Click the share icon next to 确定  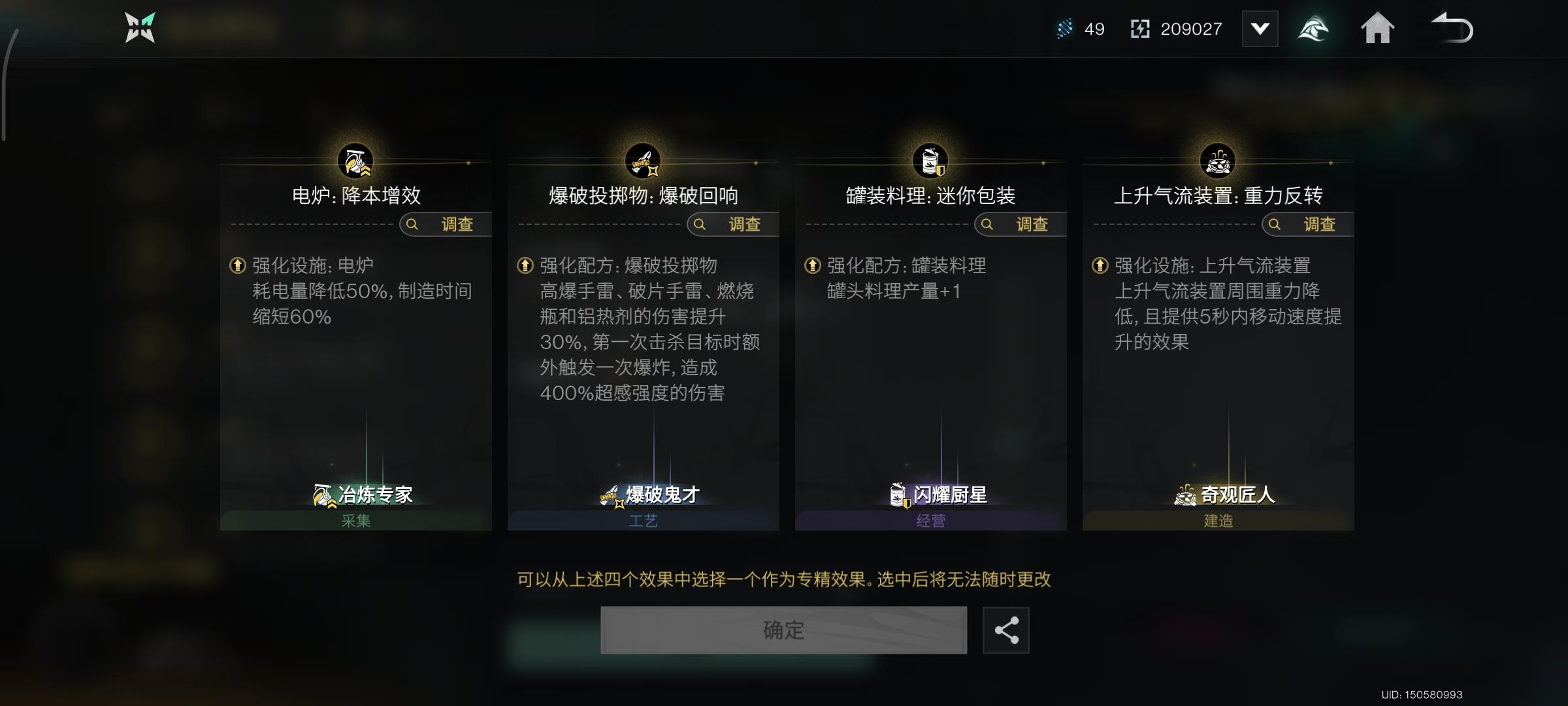coord(1005,630)
